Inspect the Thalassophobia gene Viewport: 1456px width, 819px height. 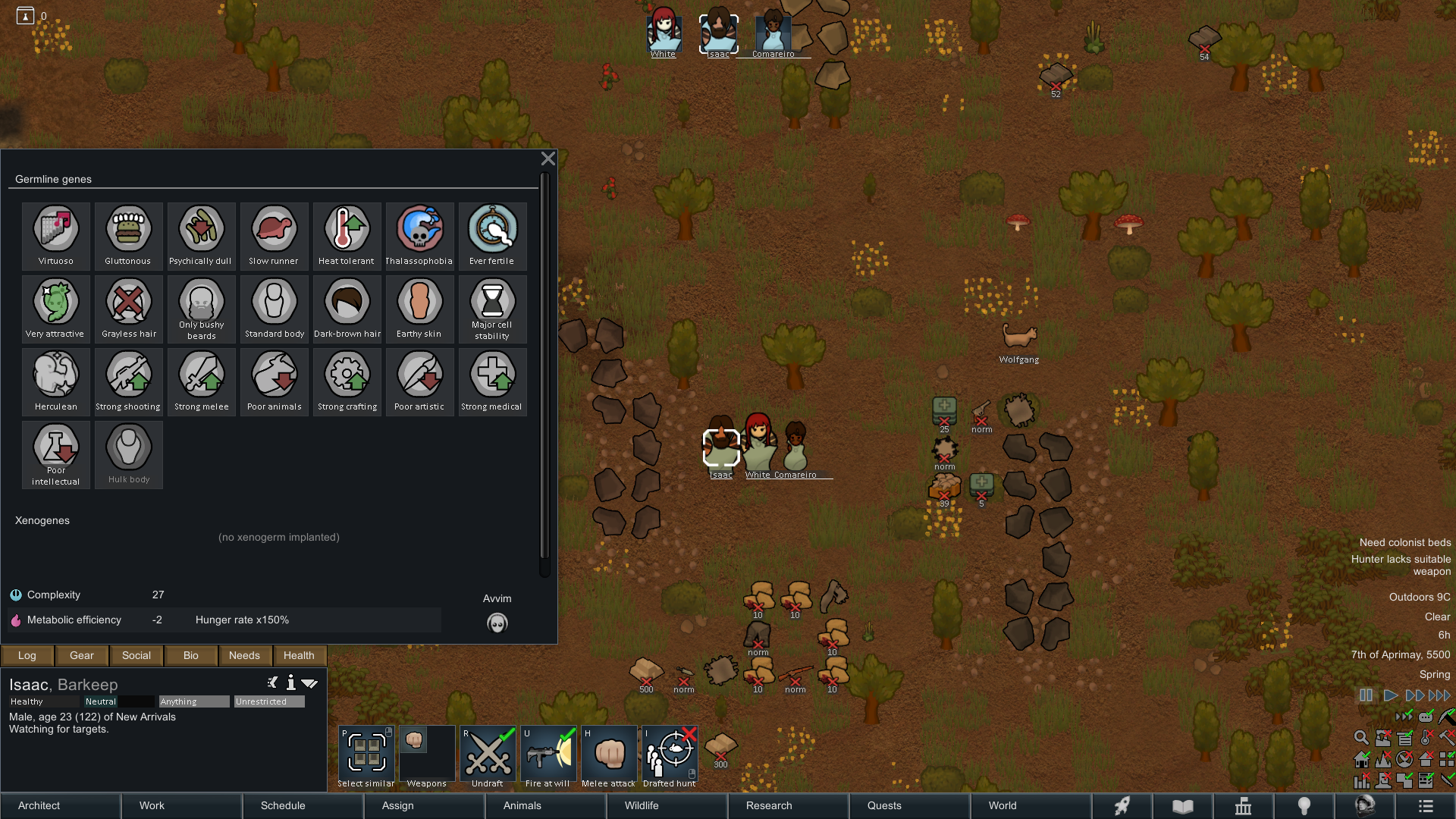click(x=419, y=236)
